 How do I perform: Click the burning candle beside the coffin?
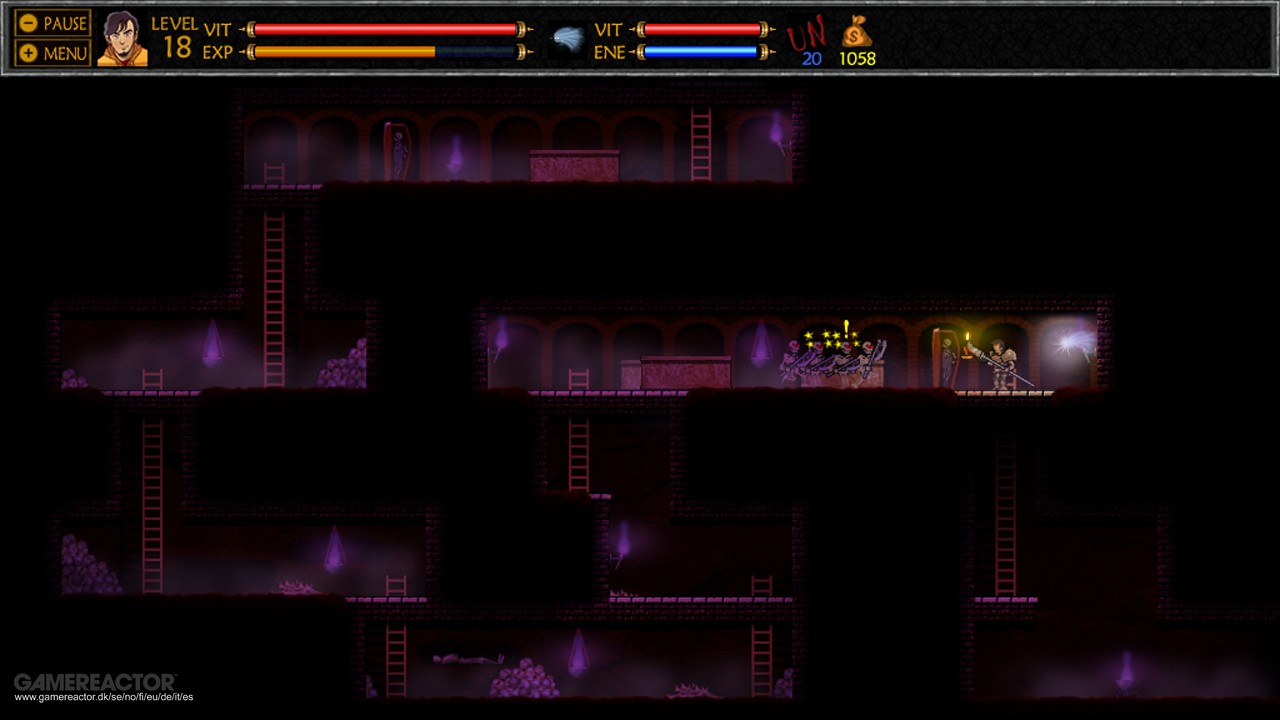(x=967, y=340)
